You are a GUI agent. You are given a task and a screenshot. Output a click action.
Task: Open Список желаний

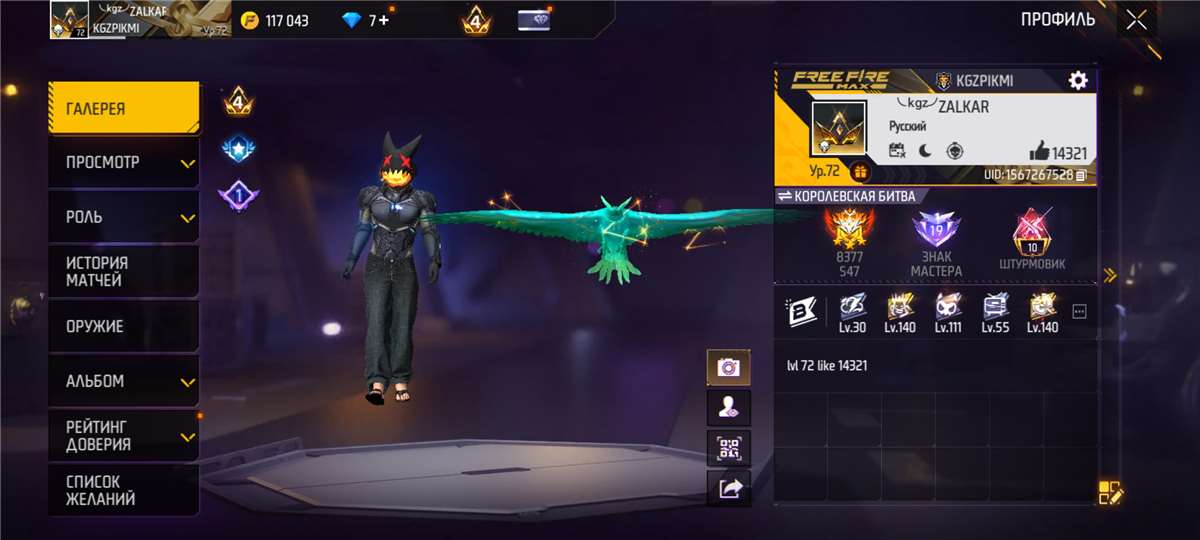[124, 490]
